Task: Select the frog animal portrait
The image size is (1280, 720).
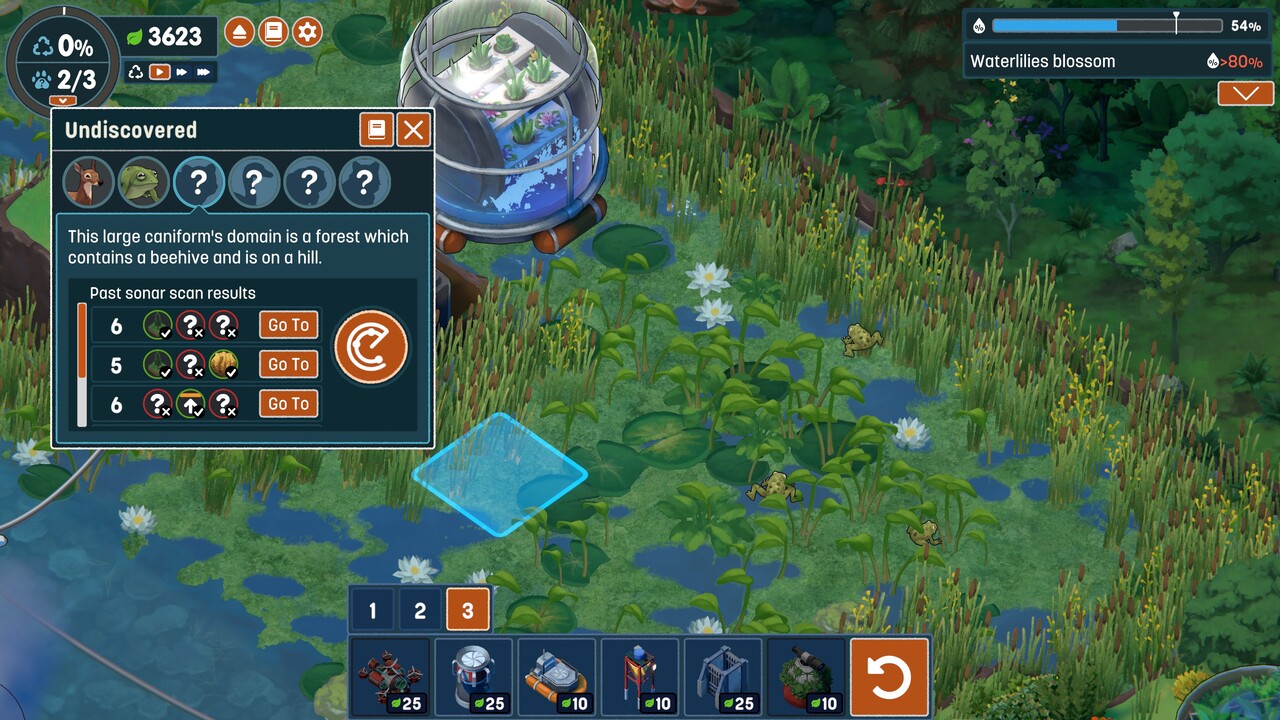Action: 143,182
